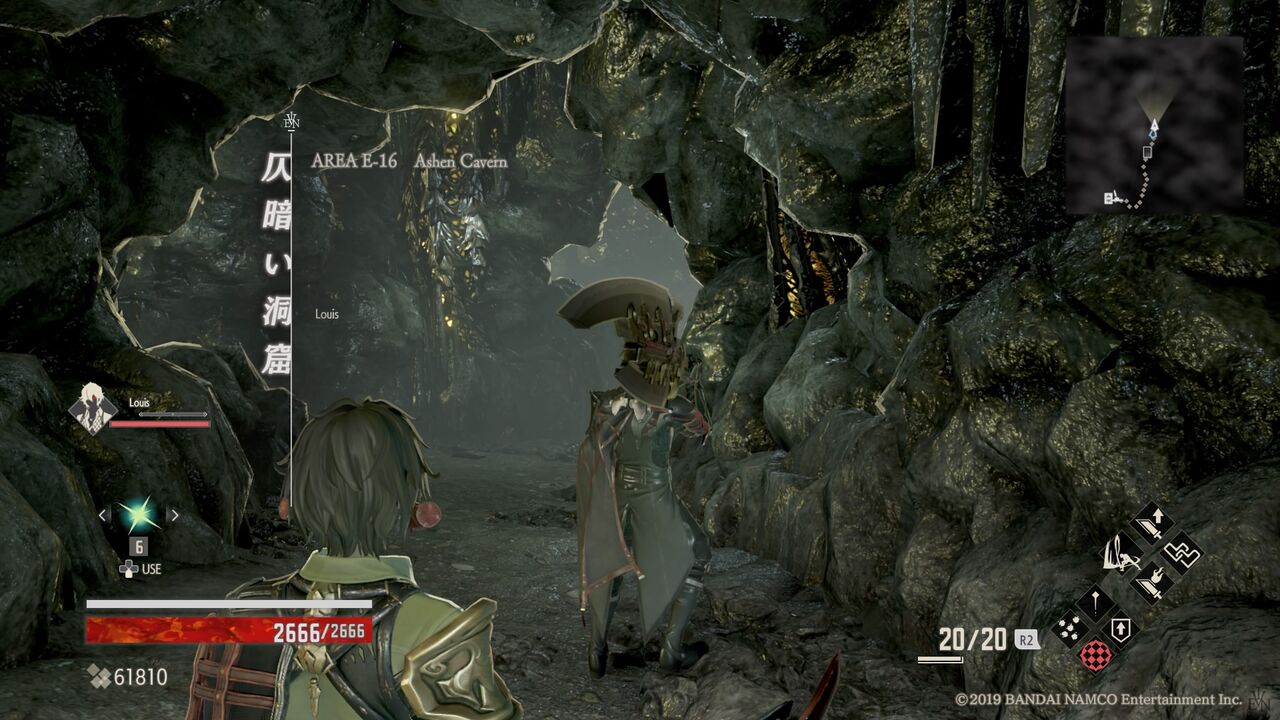Click the mistle marker on the minimap

[x=1147, y=153]
